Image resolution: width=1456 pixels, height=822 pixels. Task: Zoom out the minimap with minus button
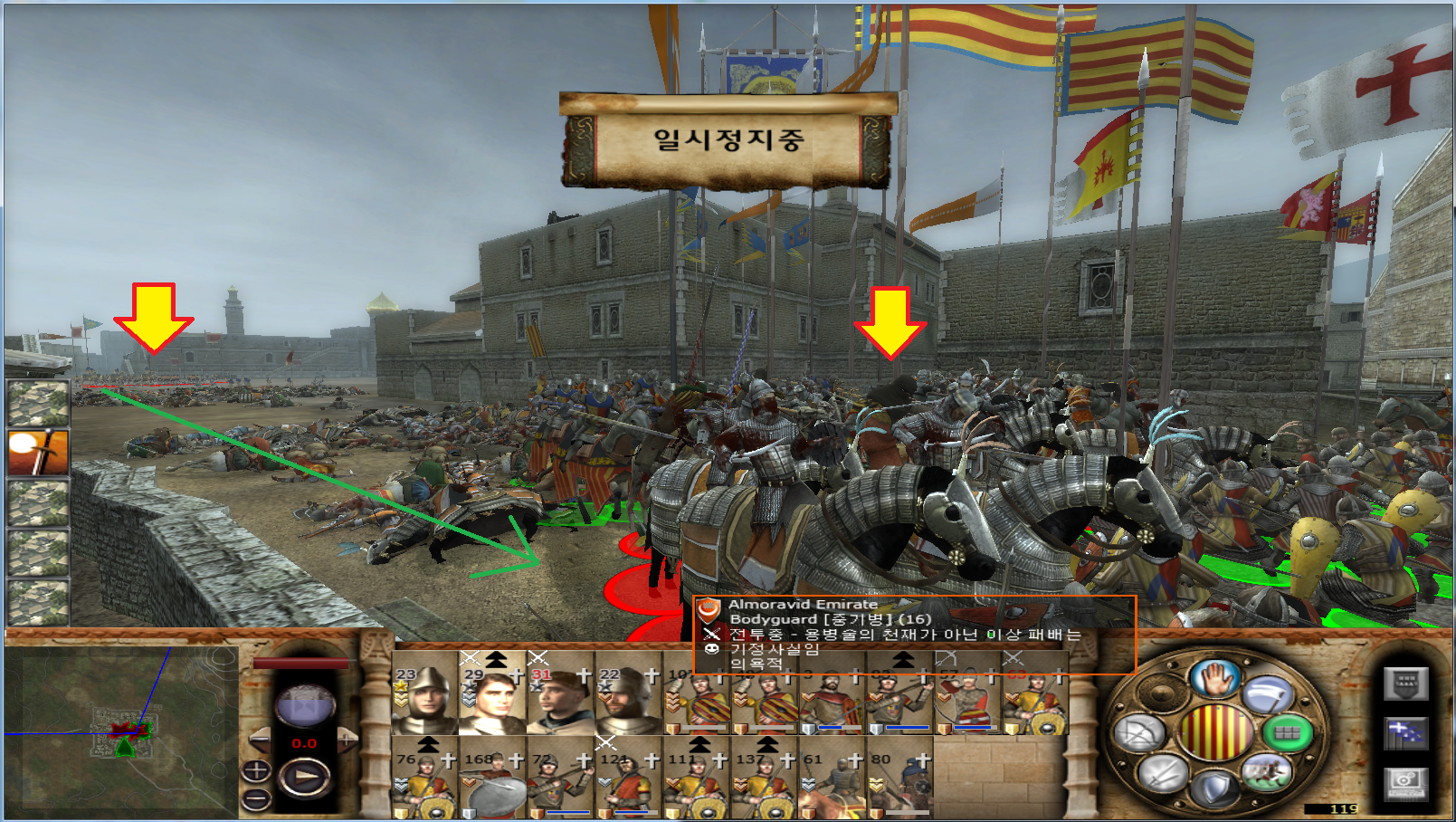coord(256,799)
